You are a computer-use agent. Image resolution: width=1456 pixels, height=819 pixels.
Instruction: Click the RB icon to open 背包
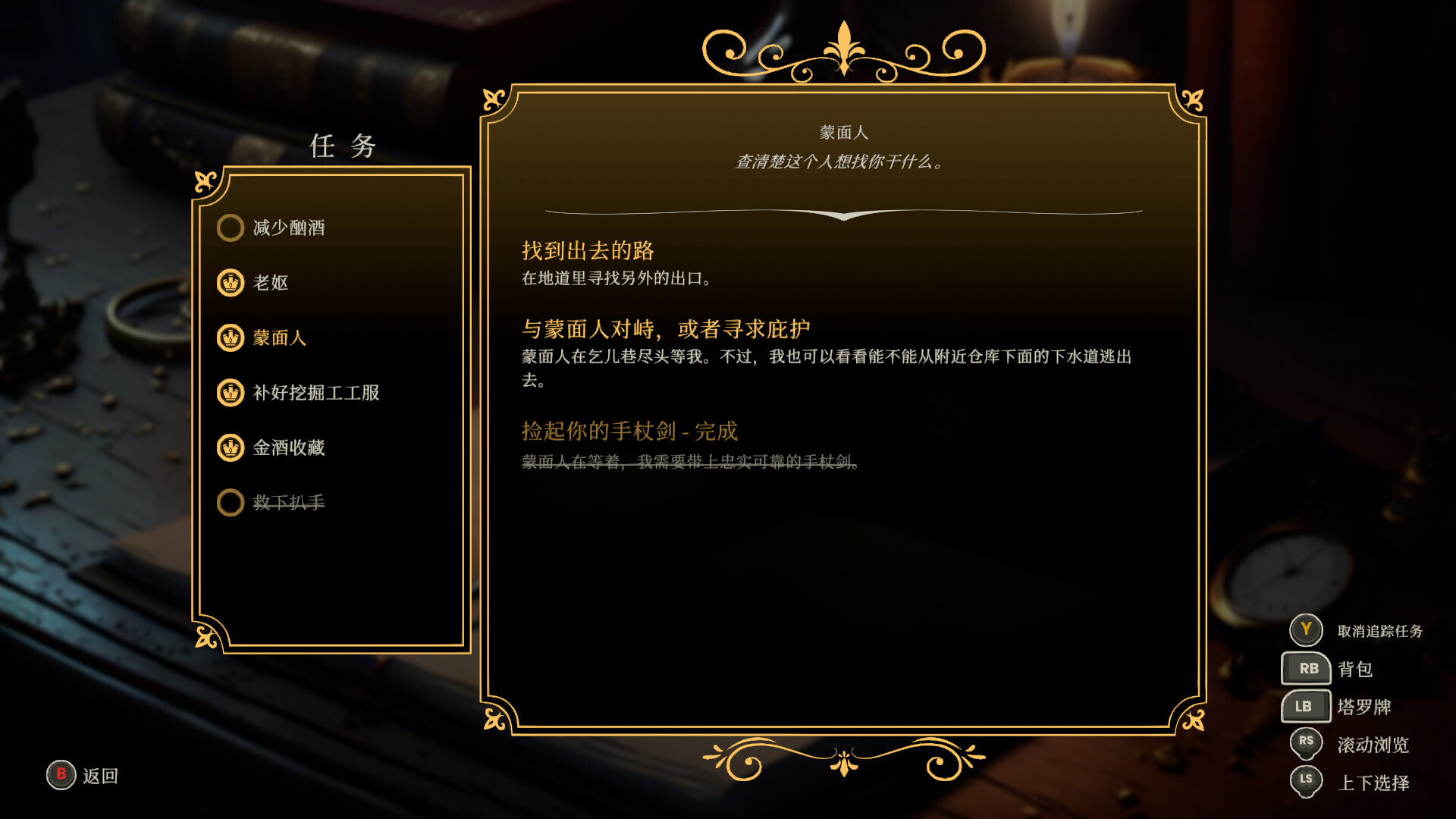(x=1306, y=668)
